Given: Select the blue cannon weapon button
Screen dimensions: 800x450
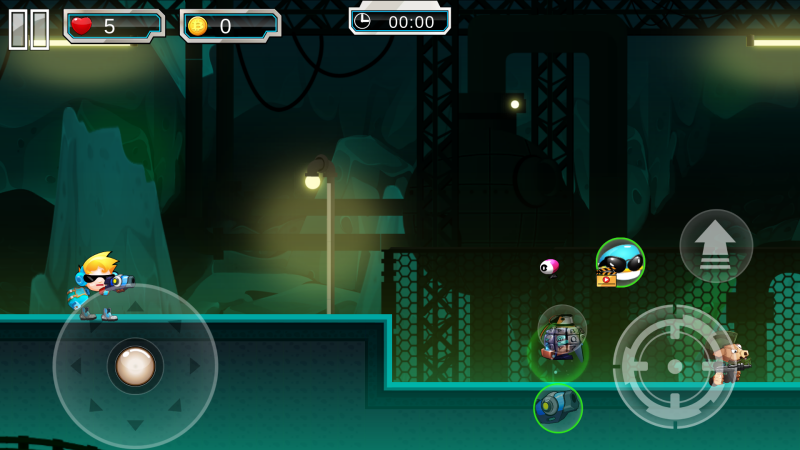Looking at the screenshot, I should pos(557,408).
